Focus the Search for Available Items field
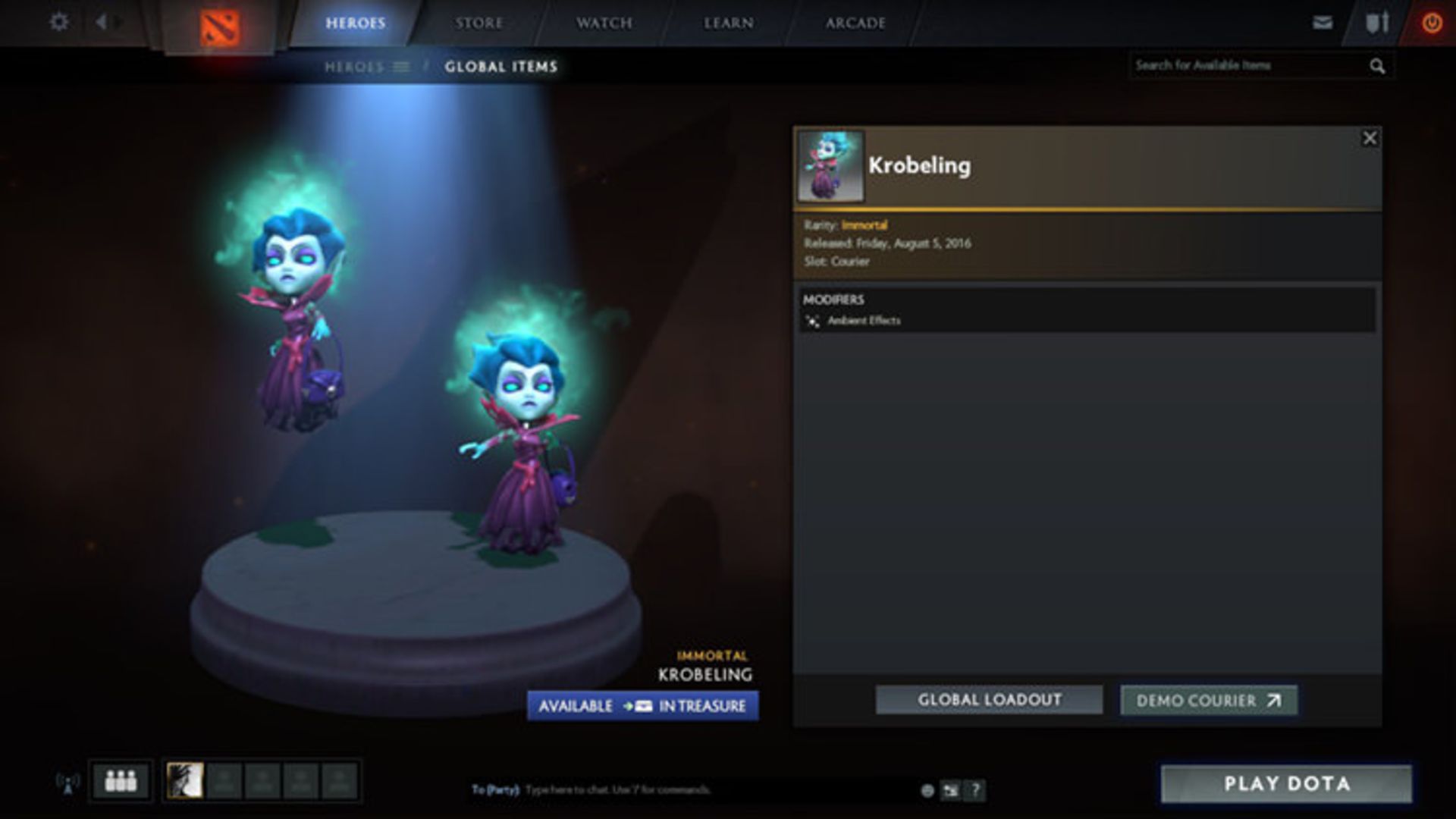Image resolution: width=1456 pixels, height=819 pixels. [1247, 66]
